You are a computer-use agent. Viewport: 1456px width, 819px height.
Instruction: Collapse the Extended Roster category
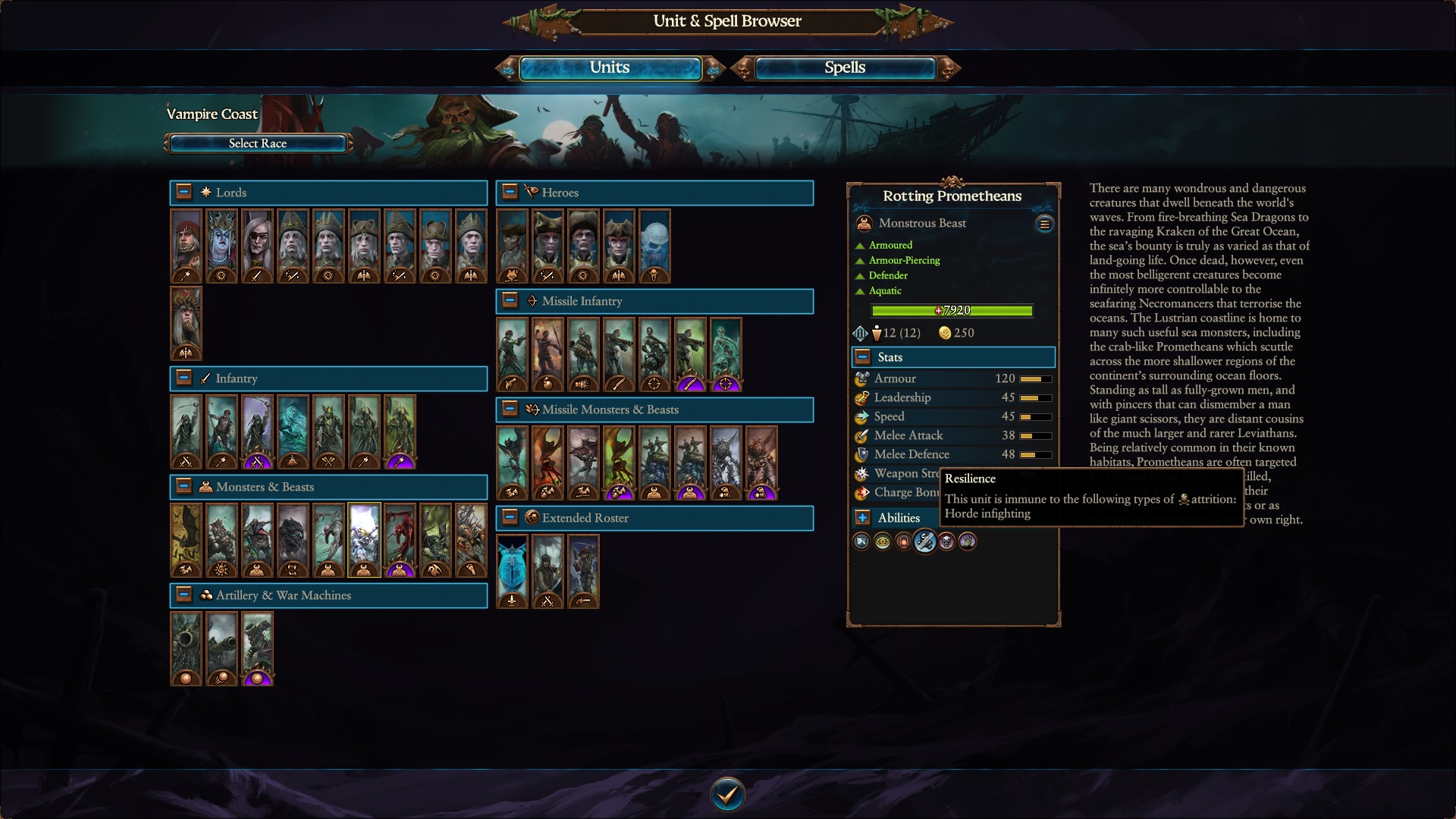509,518
